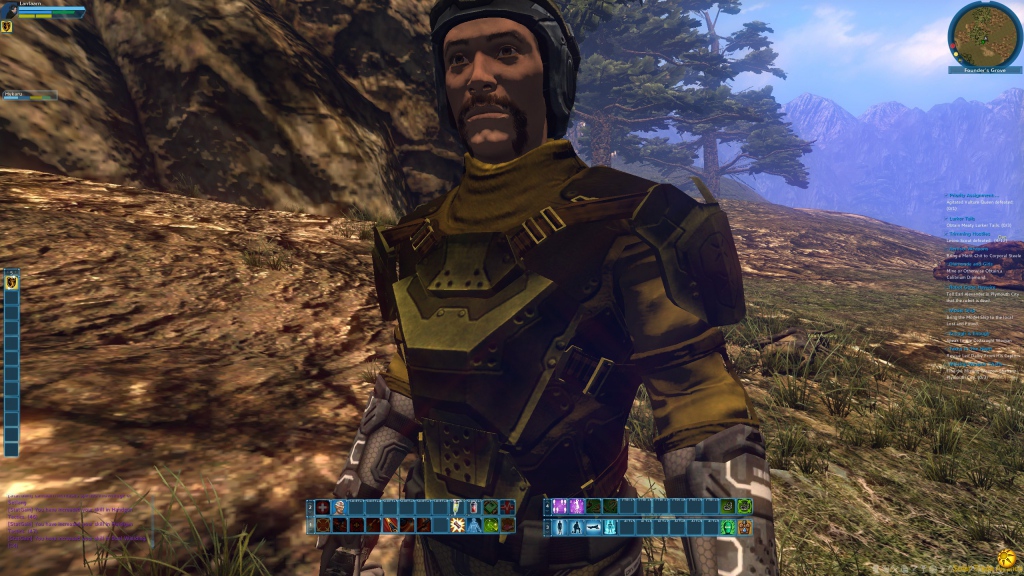Activate the red medical cross ability
This screenshot has height=576, width=1024.
323,507
